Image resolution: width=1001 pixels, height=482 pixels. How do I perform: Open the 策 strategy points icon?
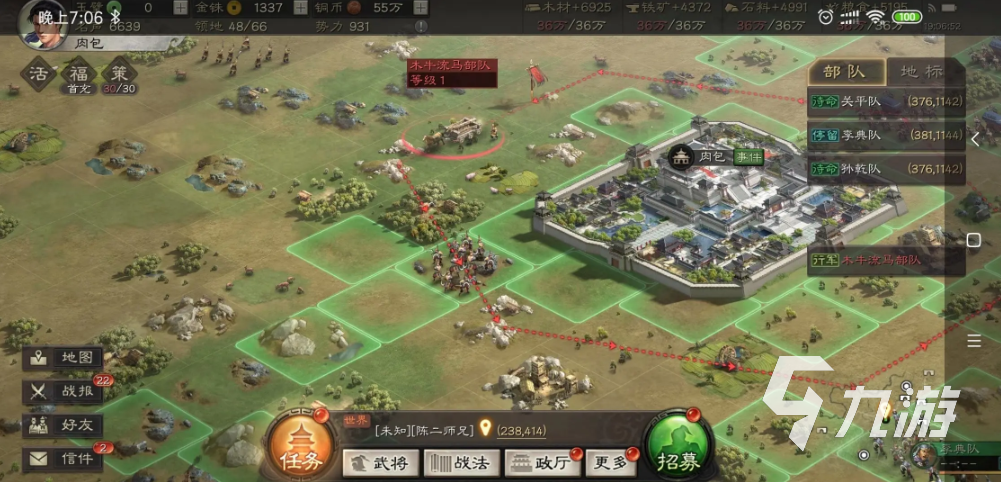120,75
